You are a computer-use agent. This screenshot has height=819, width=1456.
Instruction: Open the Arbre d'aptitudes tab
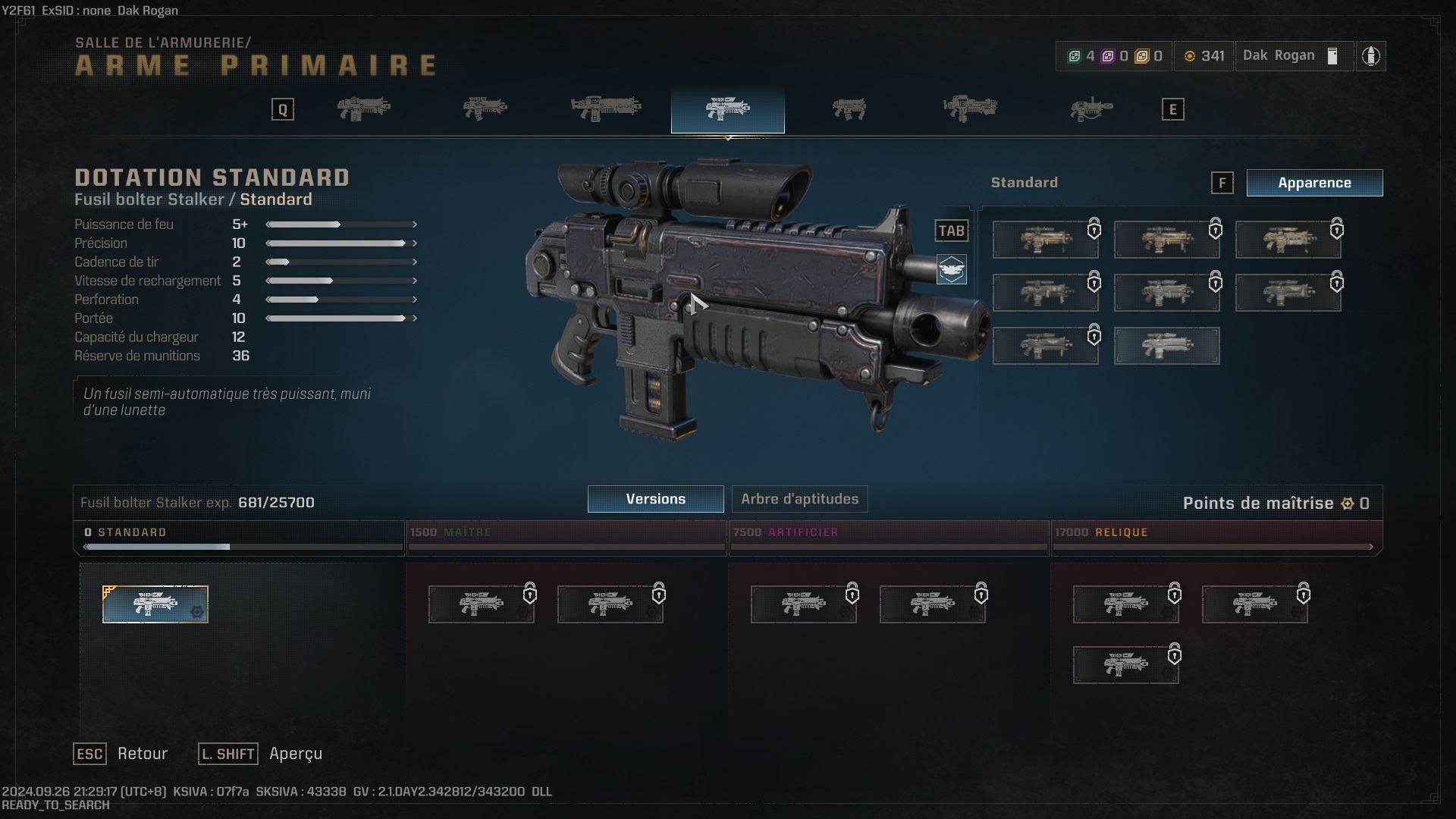(x=802, y=499)
